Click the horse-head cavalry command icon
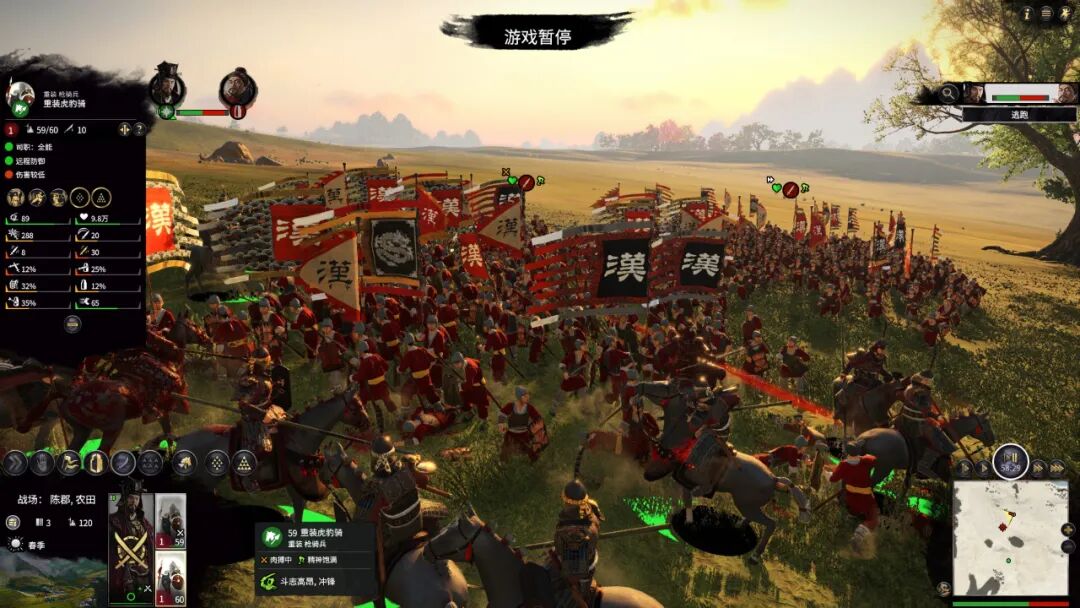This screenshot has height=608, width=1080. (184, 462)
